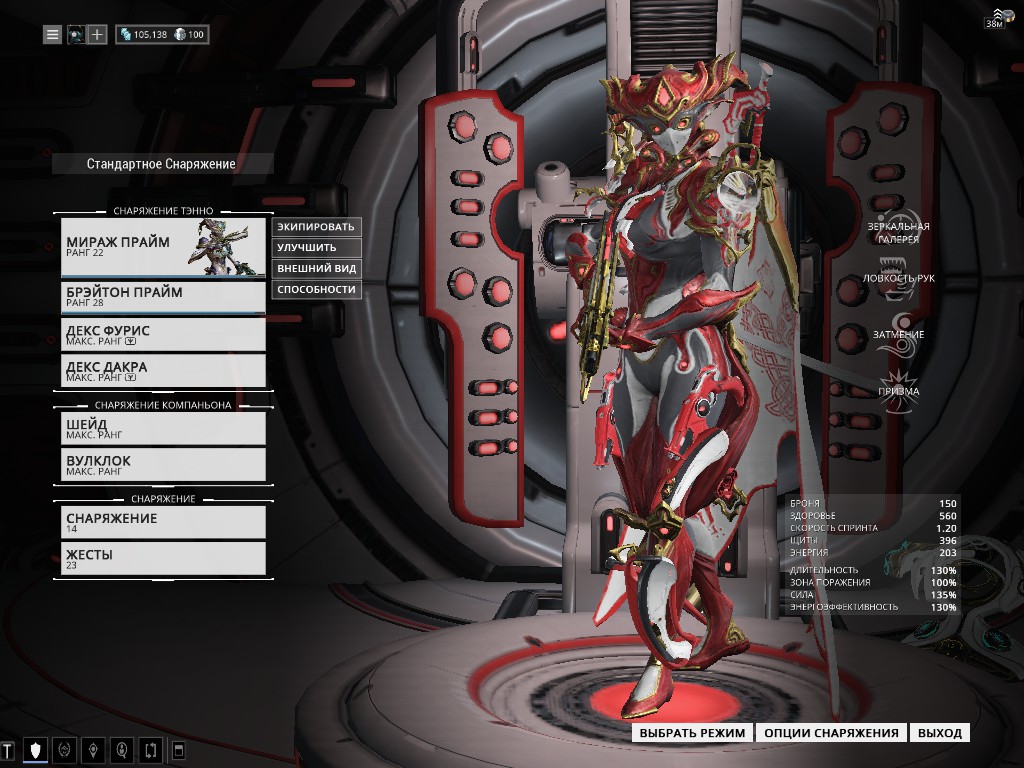Click the Выбрать режим button
Screen dimensions: 1024x768
(x=692, y=733)
